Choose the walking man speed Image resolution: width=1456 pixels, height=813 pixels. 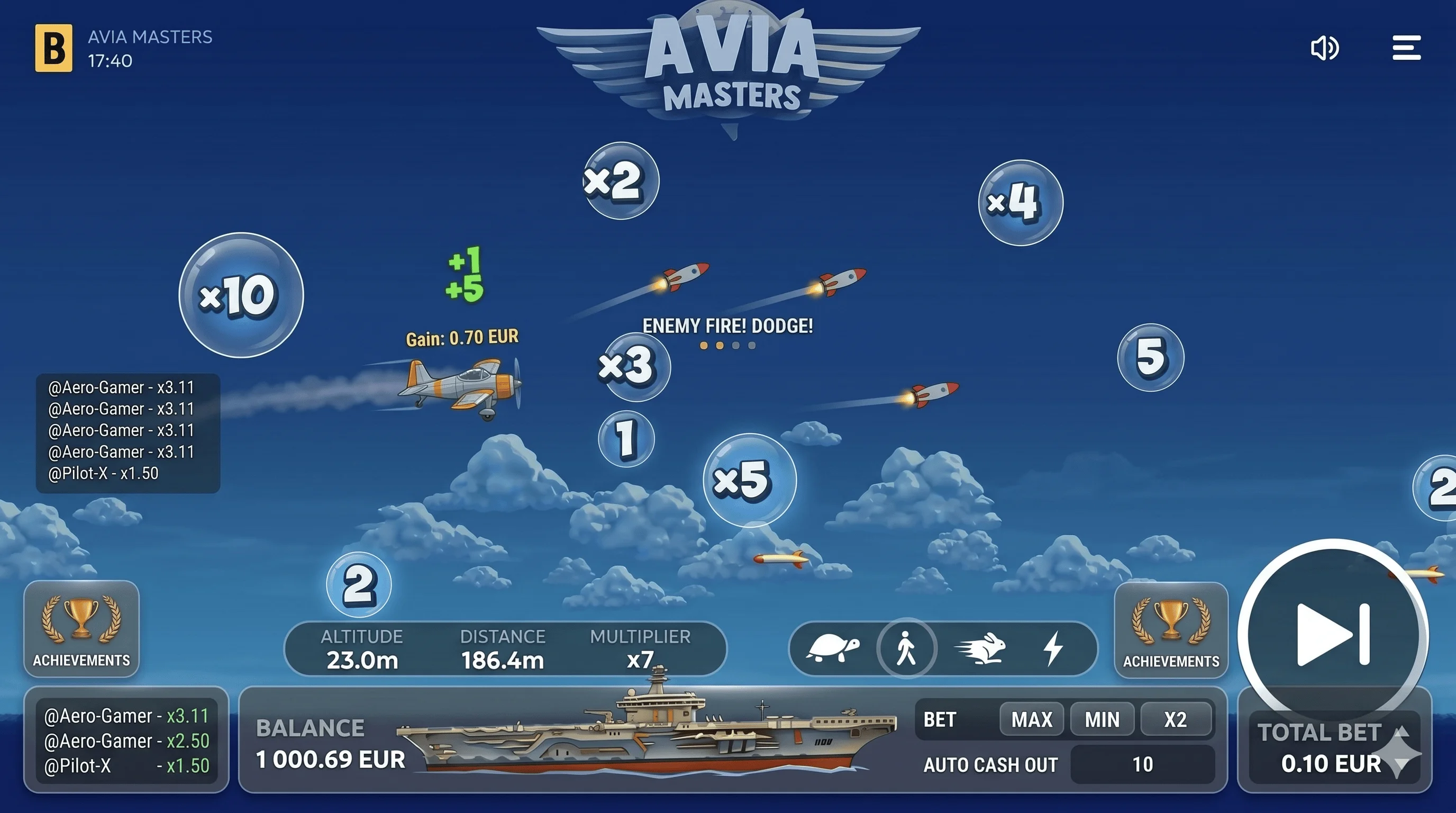click(906, 648)
